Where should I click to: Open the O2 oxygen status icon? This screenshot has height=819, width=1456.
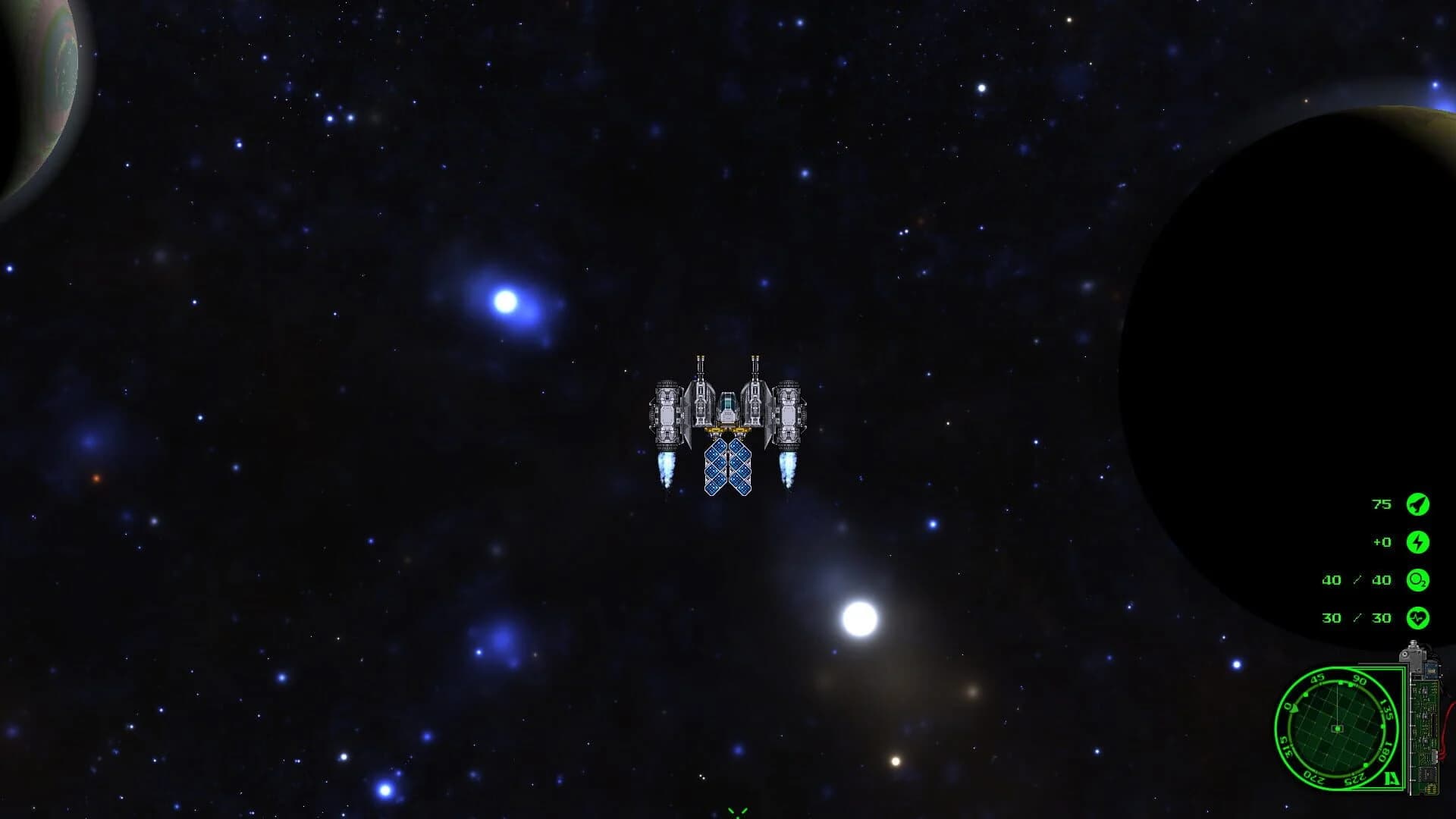click(x=1419, y=580)
